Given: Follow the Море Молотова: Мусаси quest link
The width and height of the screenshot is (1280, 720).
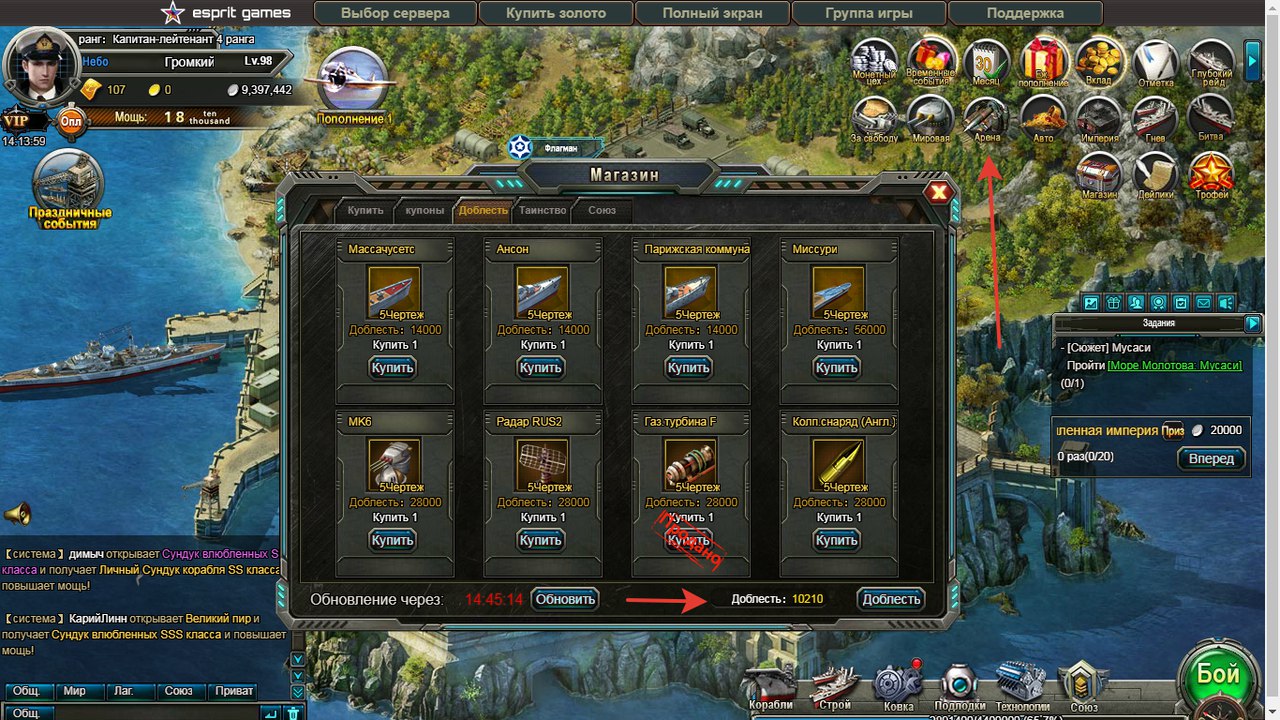Looking at the screenshot, I should (x=1174, y=366).
